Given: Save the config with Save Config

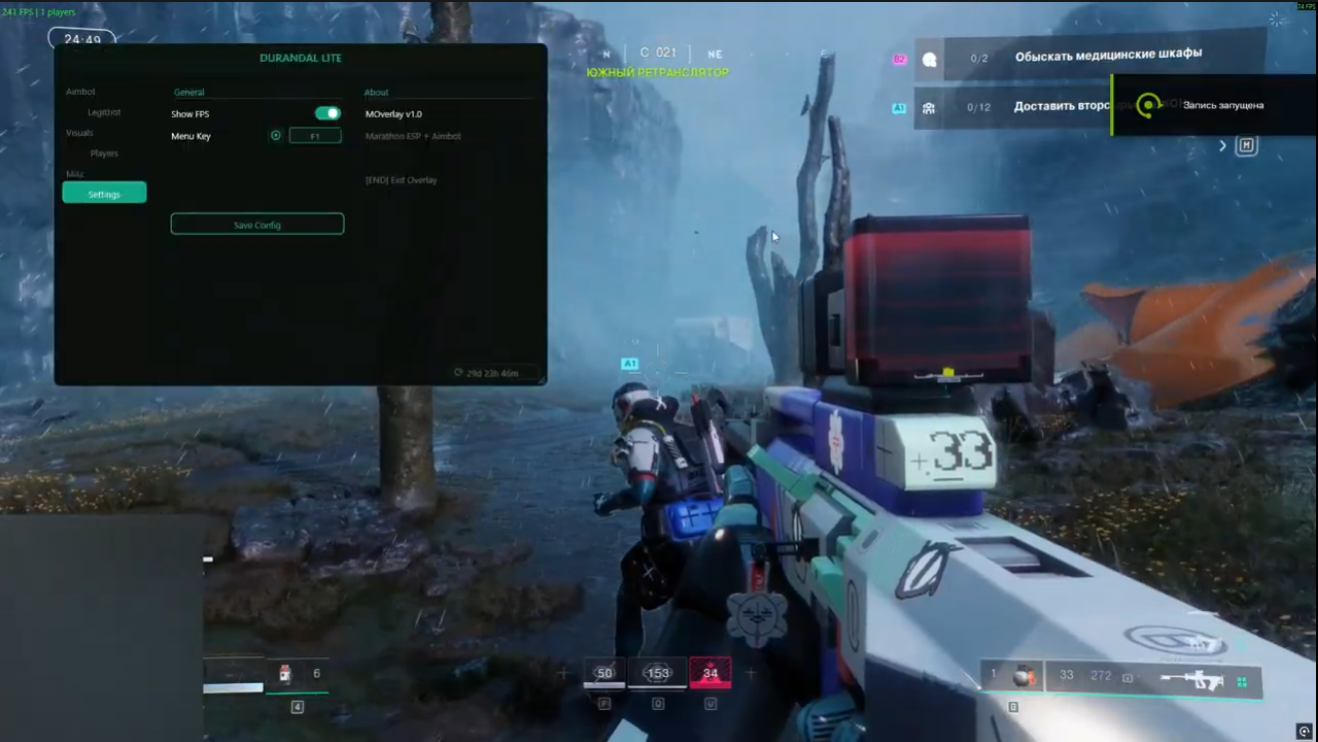Looking at the screenshot, I should (257, 225).
